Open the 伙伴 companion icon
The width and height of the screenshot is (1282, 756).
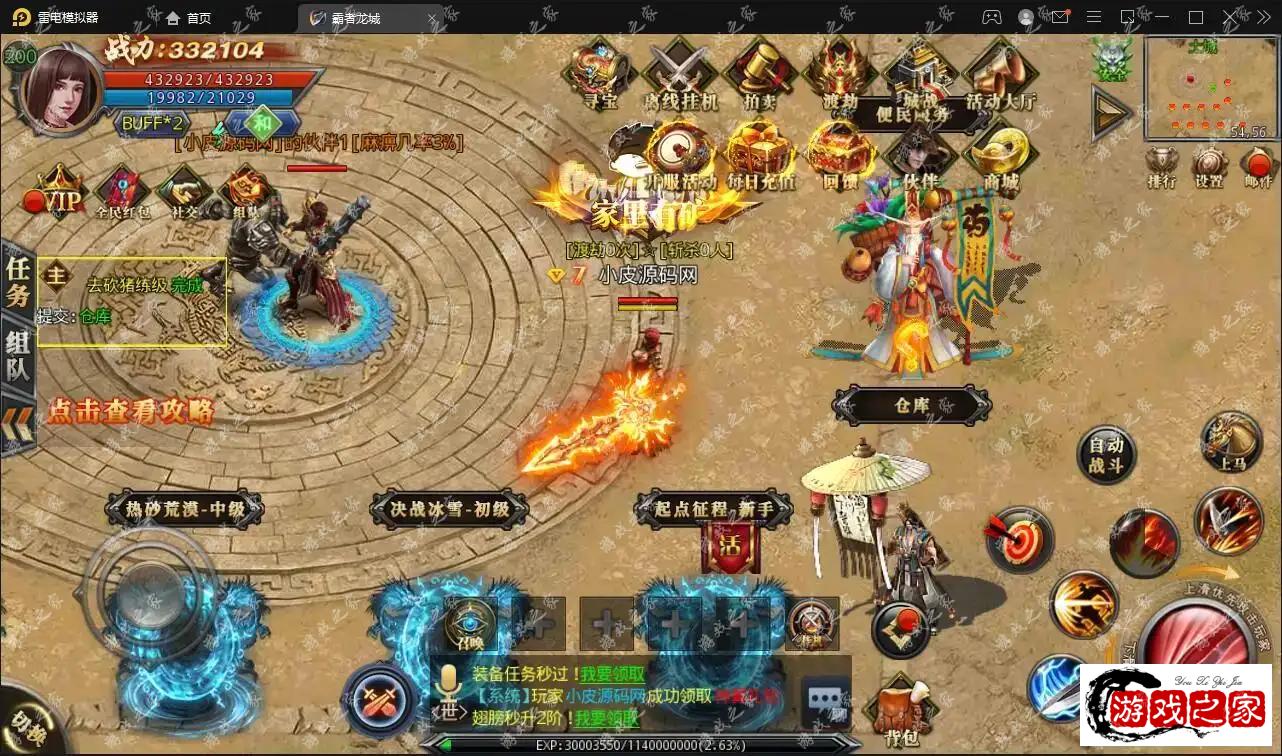(920, 153)
